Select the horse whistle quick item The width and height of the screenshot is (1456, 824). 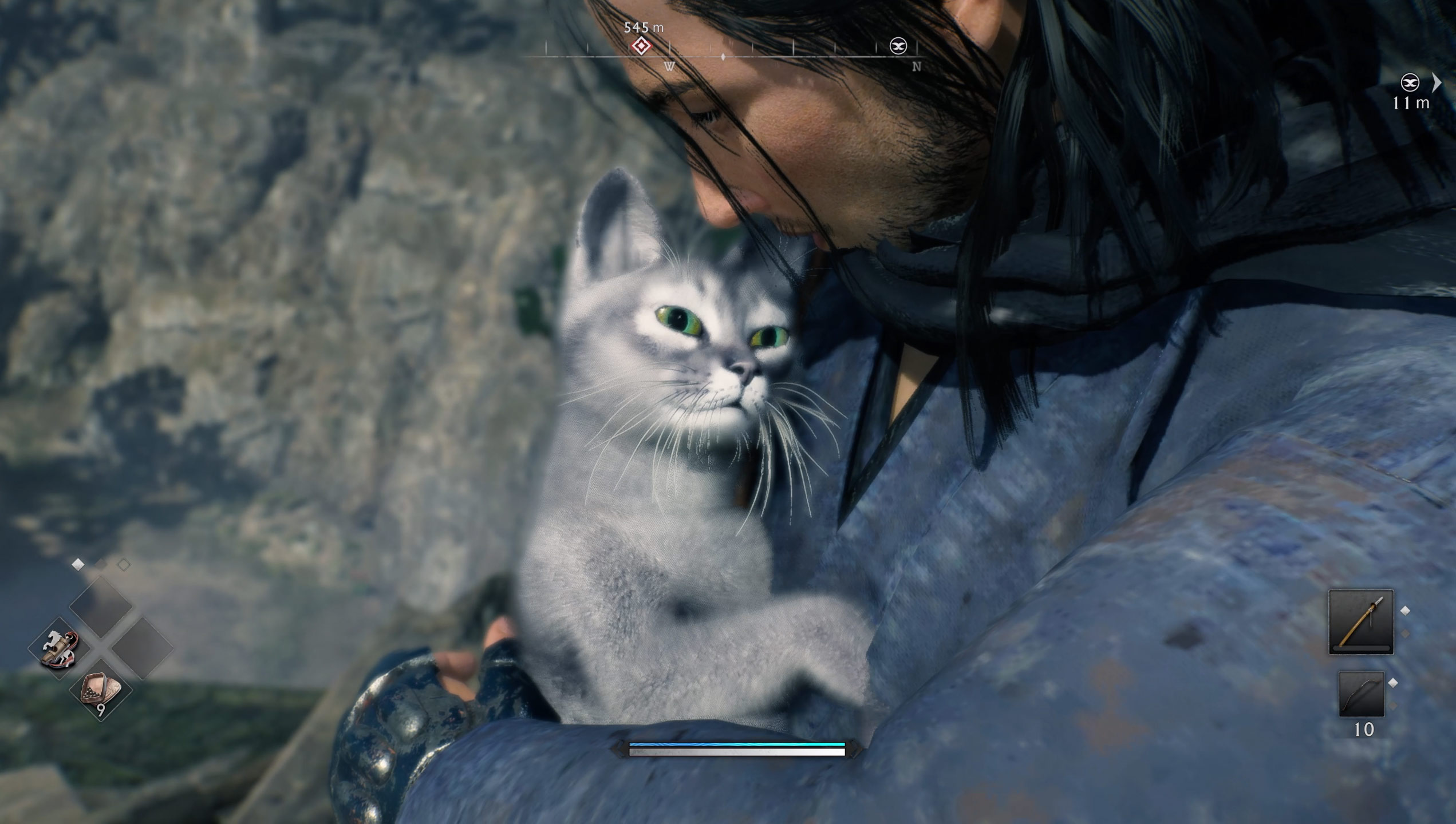click(x=60, y=649)
